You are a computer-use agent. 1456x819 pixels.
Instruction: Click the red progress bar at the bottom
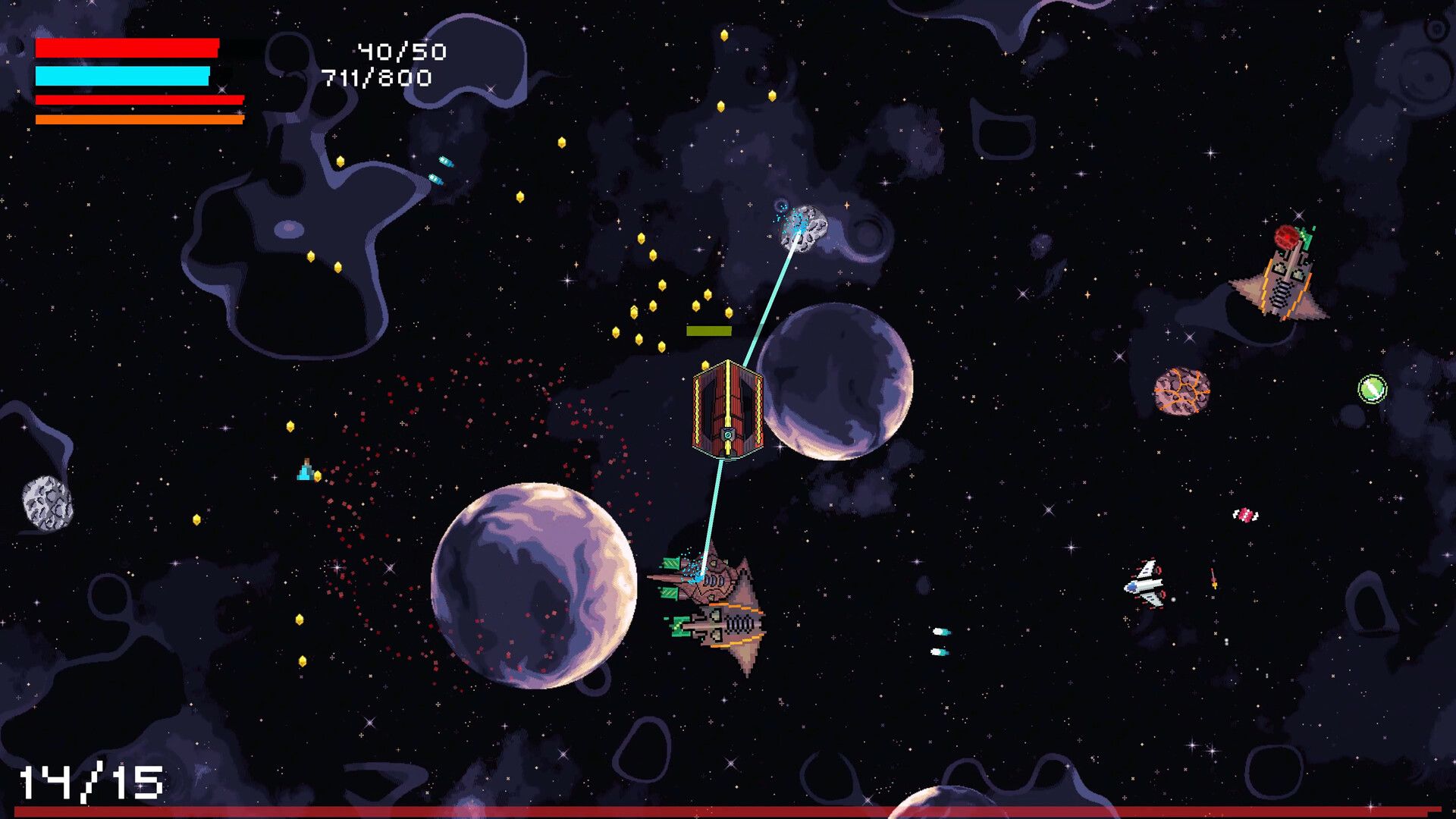click(x=728, y=812)
